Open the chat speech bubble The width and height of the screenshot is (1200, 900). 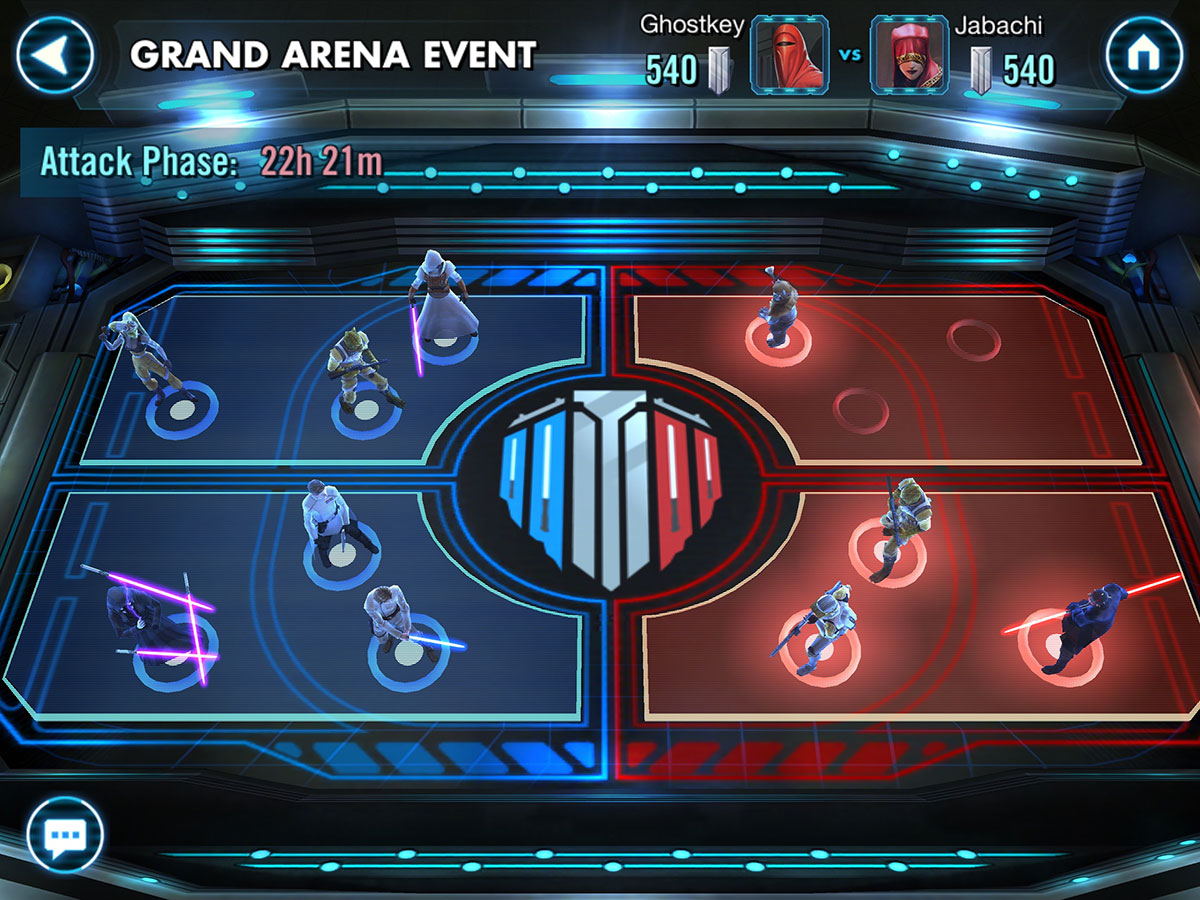point(65,833)
